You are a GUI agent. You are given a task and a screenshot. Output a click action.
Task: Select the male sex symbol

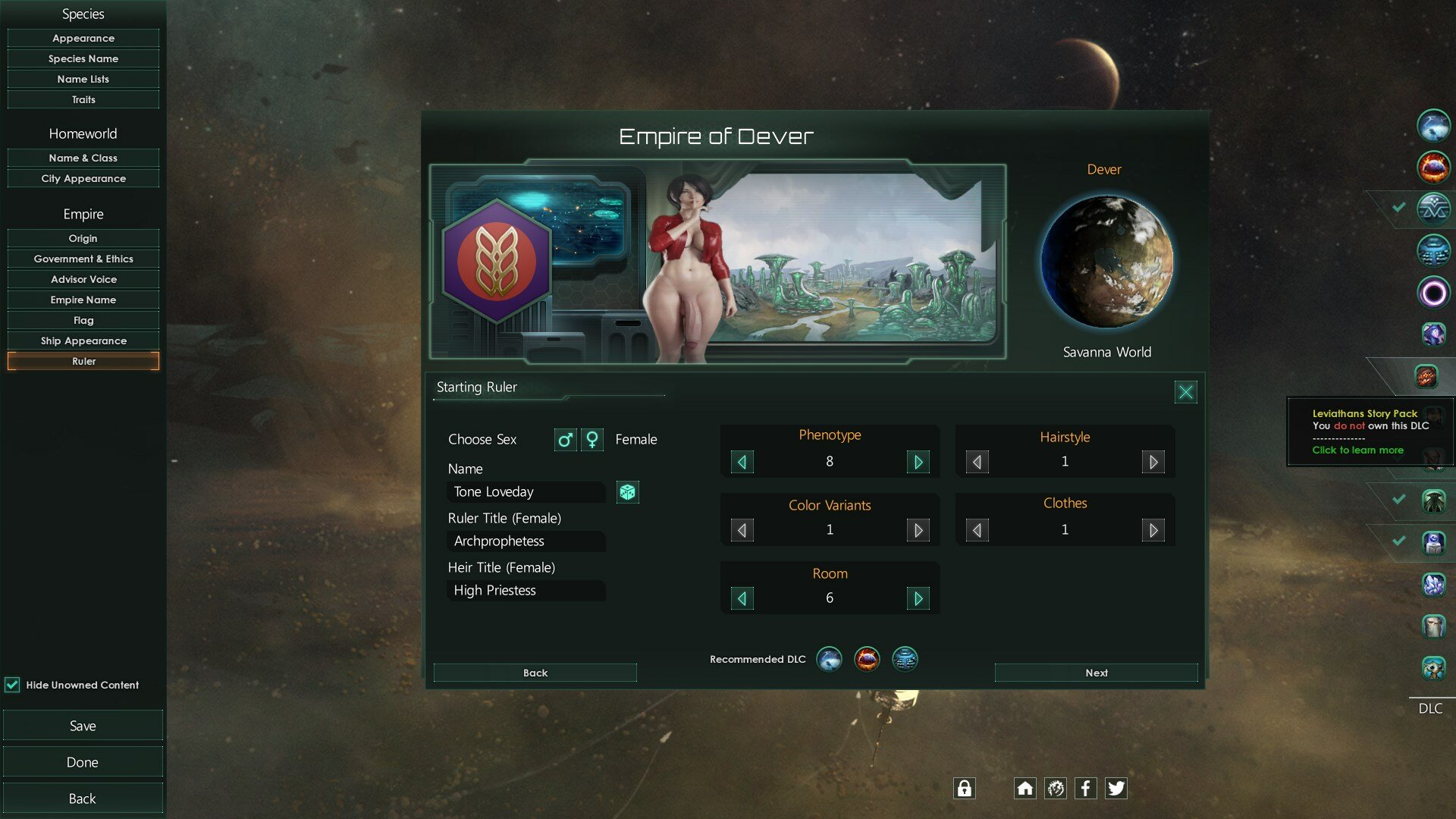pos(565,439)
